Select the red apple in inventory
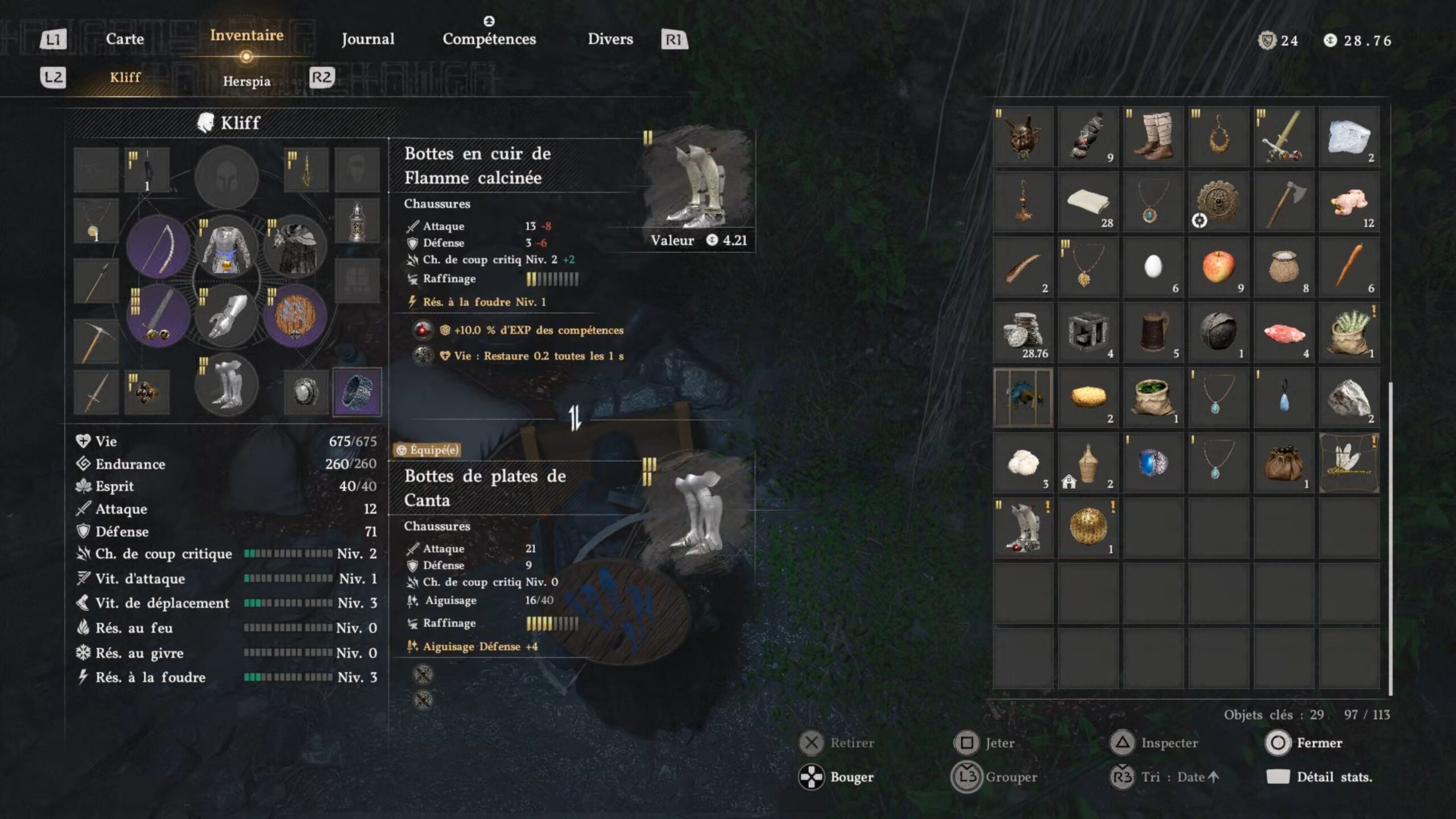The image size is (1456, 819). click(x=1218, y=267)
